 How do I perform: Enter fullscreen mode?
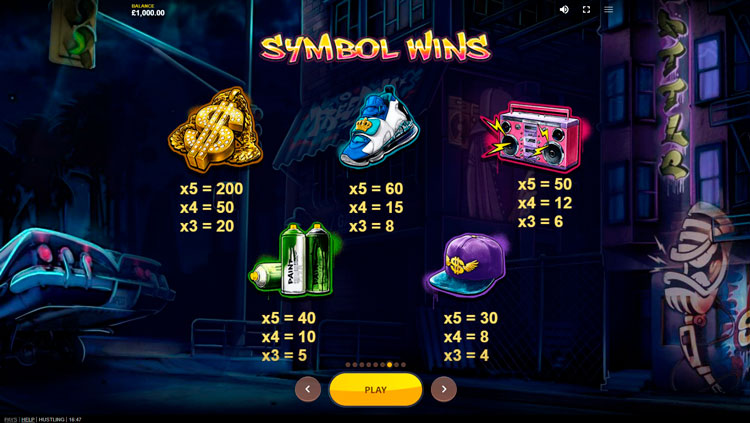click(x=586, y=10)
